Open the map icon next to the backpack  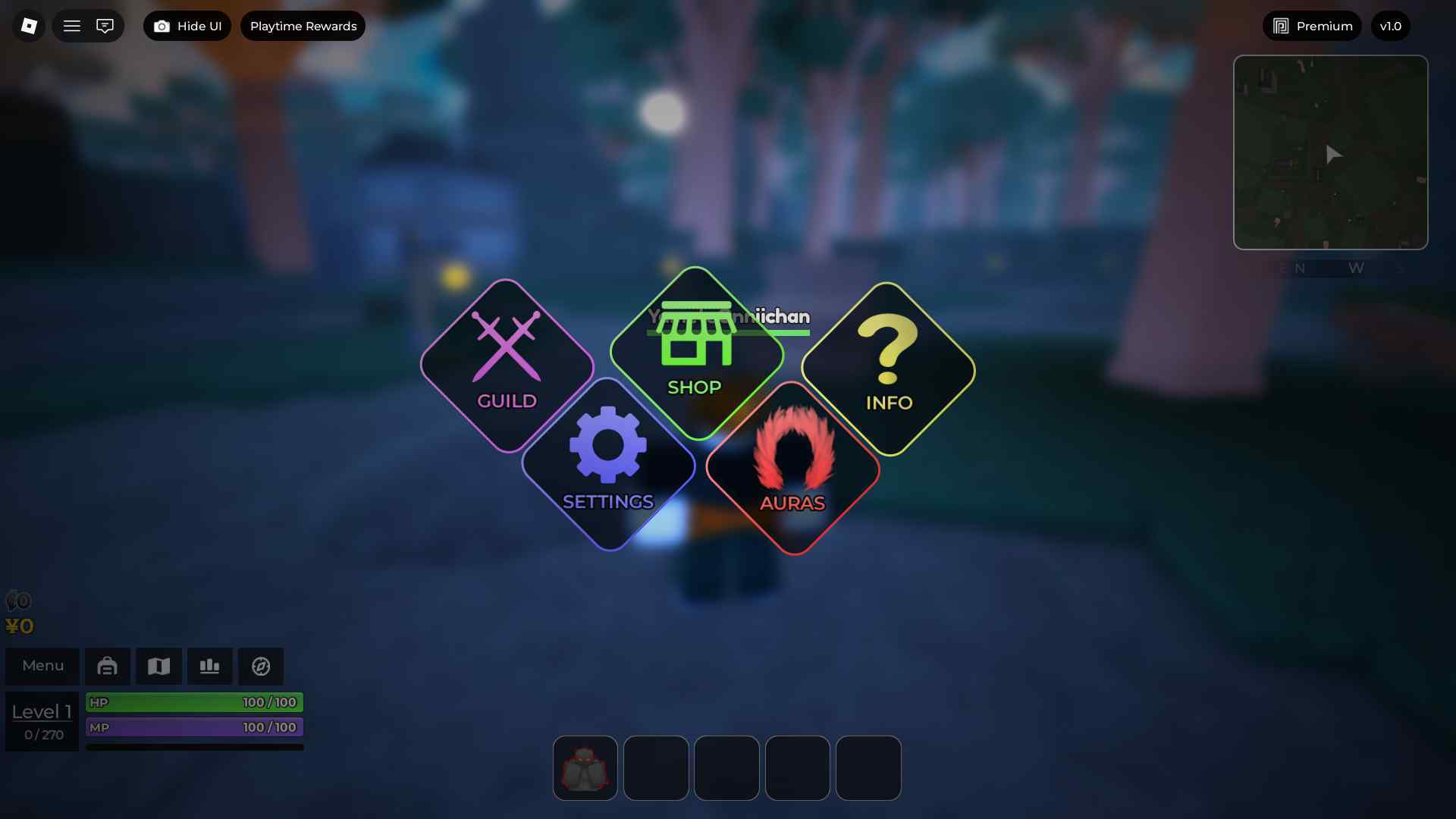pos(158,666)
